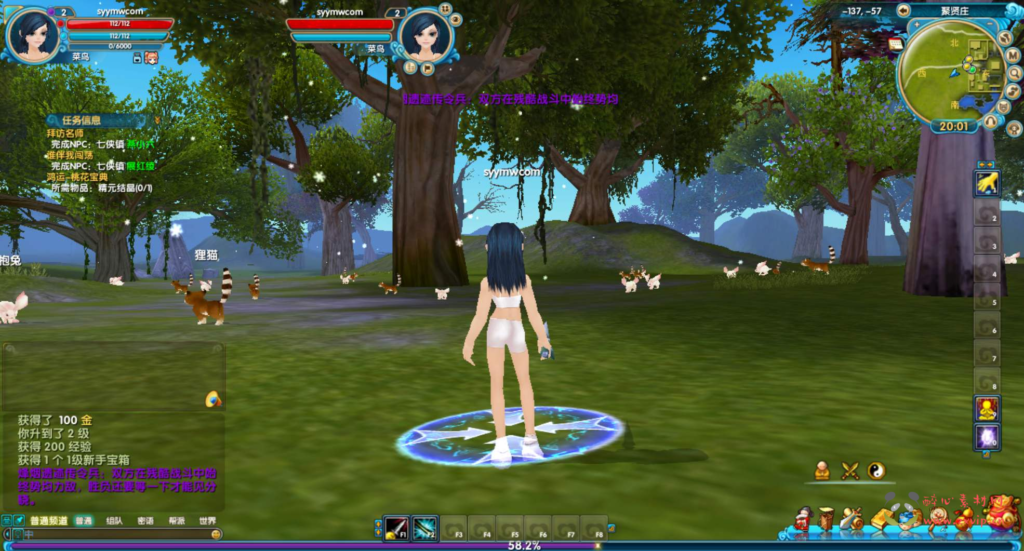The height and width of the screenshot is (551, 1024).
Task: Use the golden meditation skill slot
Action: tap(987, 409)
